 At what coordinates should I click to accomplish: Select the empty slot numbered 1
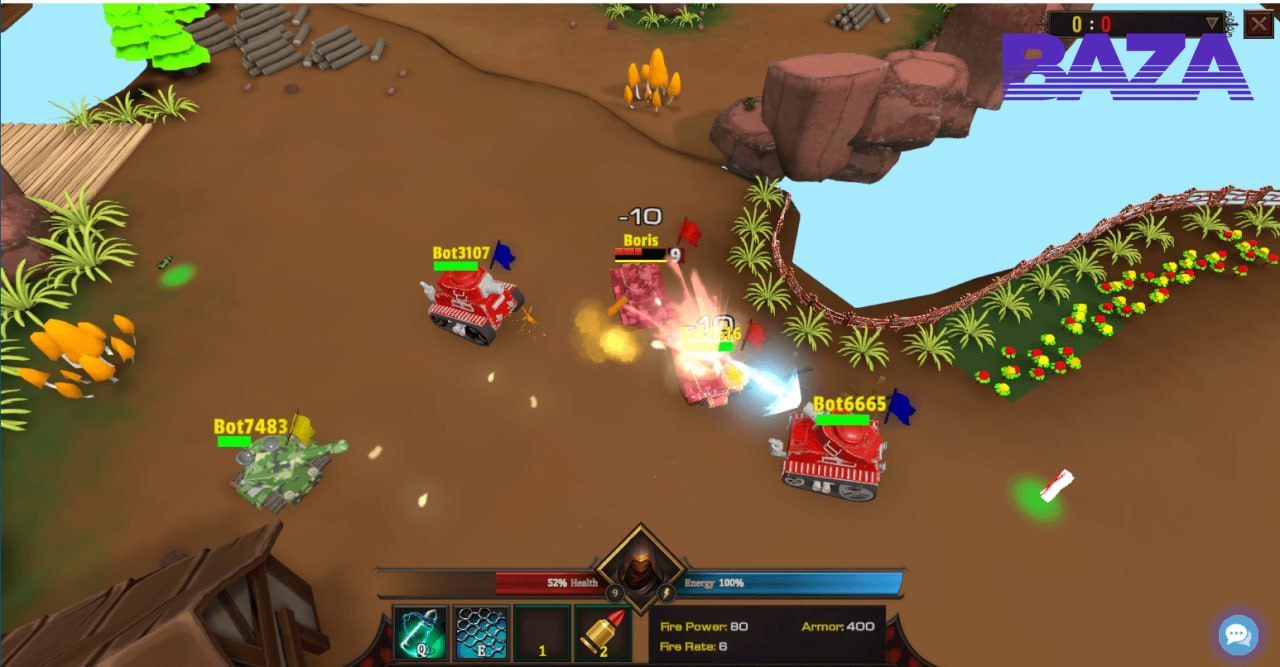pyautogui.click(x=542, y=633)
